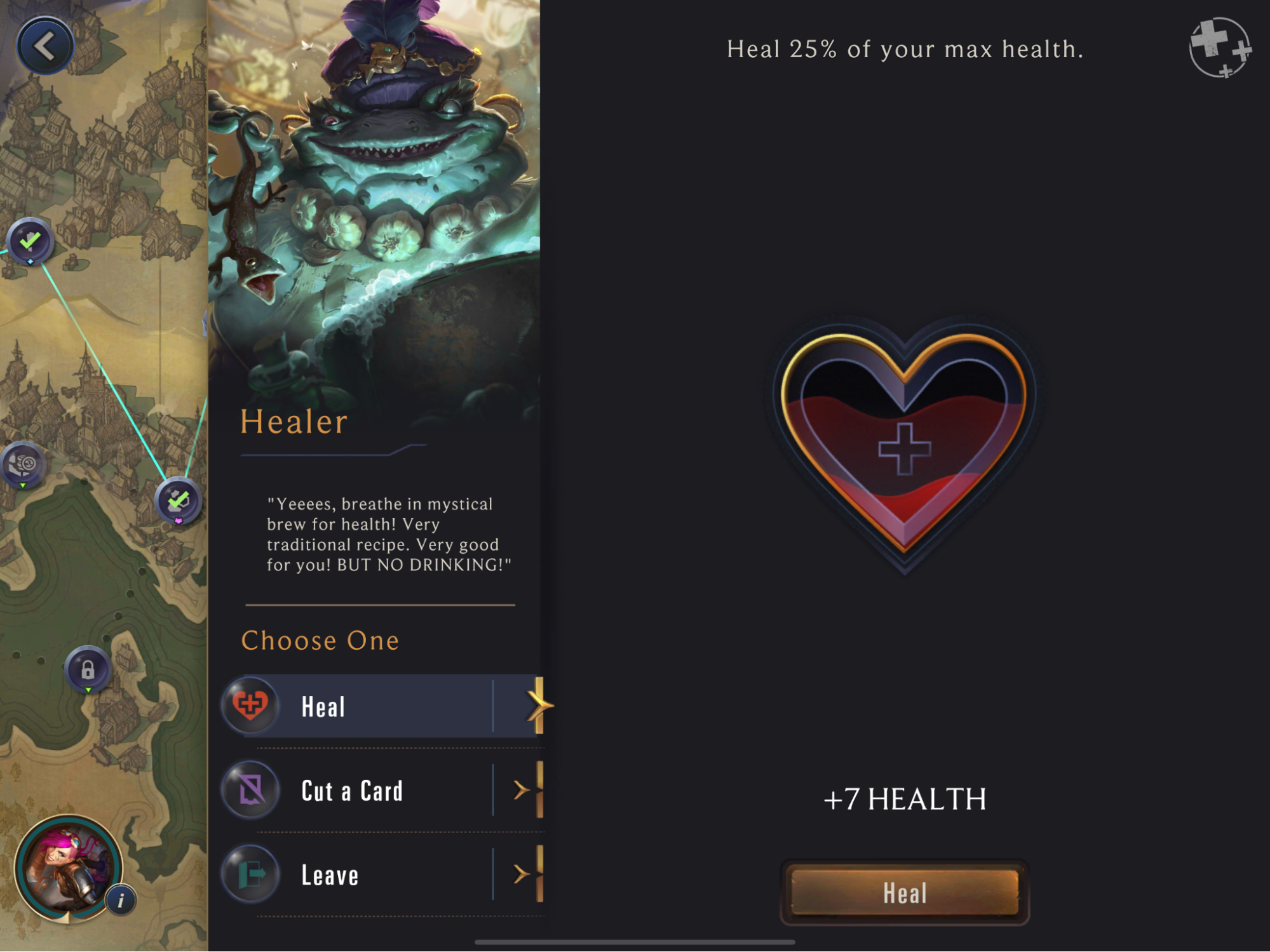Choose Leave to exit the Healer
1270x952 pixels.
[x=381, y=875]
